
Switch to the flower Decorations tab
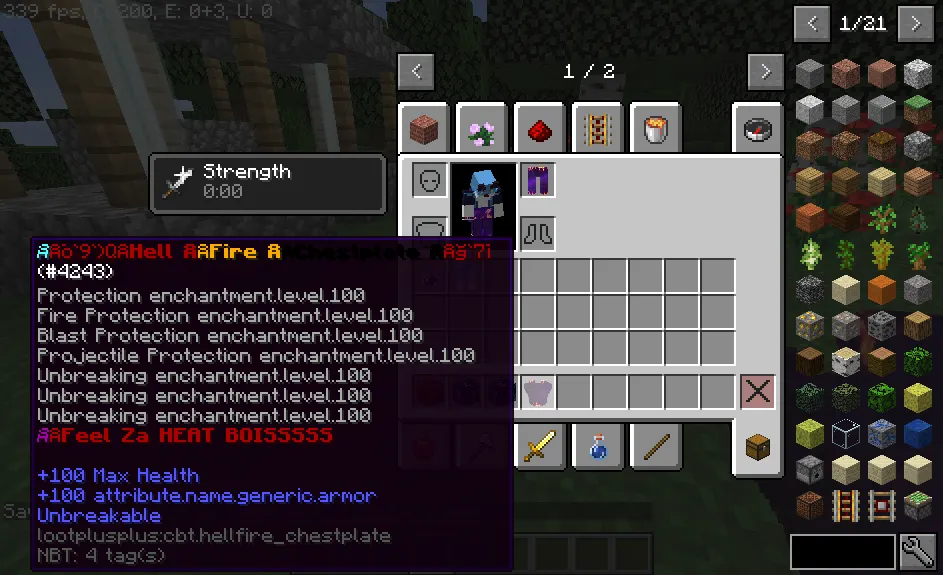tap(484, 128)
